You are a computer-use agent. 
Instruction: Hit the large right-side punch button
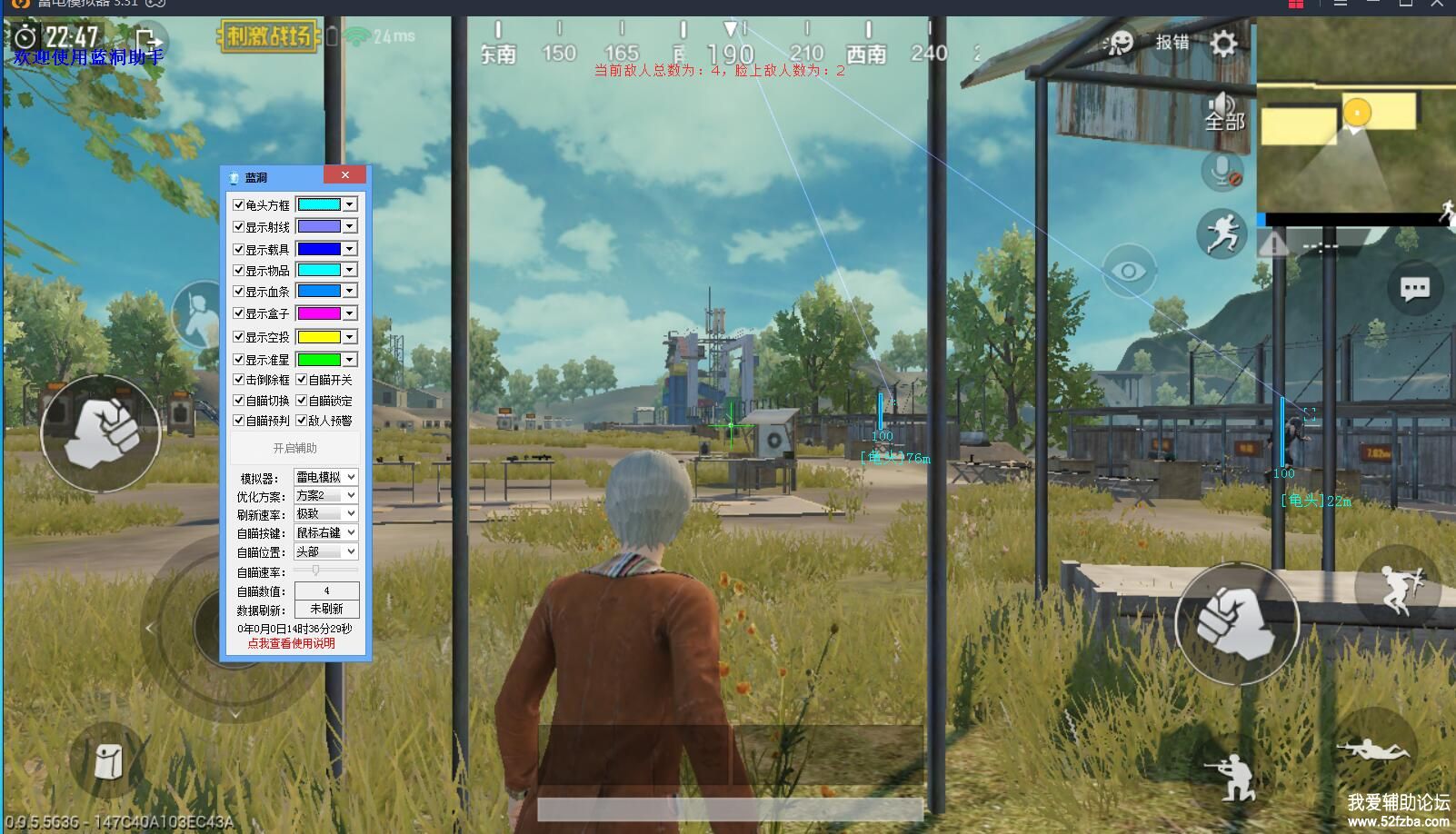click(x=1236, y=623)
